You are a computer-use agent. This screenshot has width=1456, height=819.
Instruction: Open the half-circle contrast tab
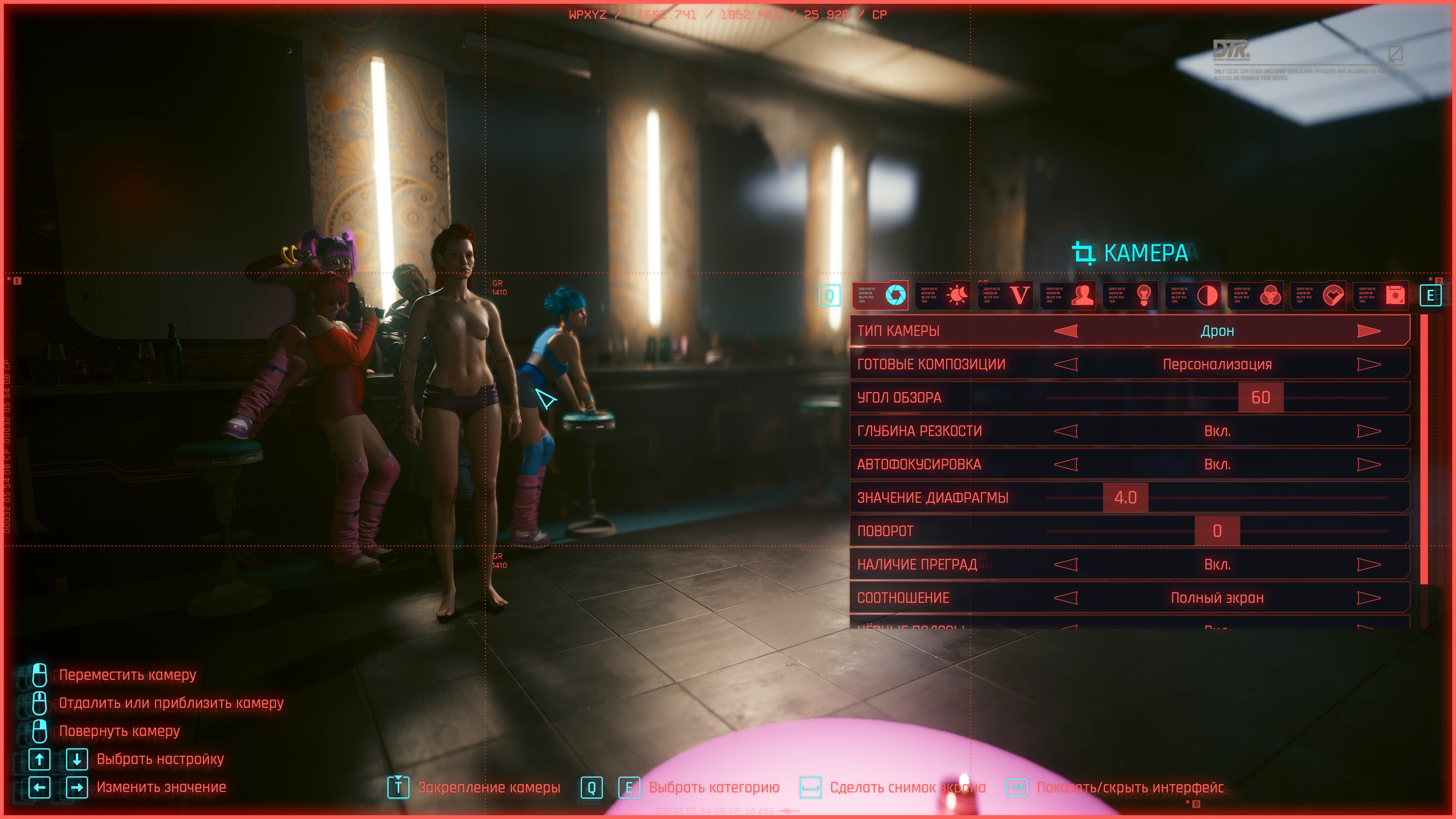[1207, 295]
